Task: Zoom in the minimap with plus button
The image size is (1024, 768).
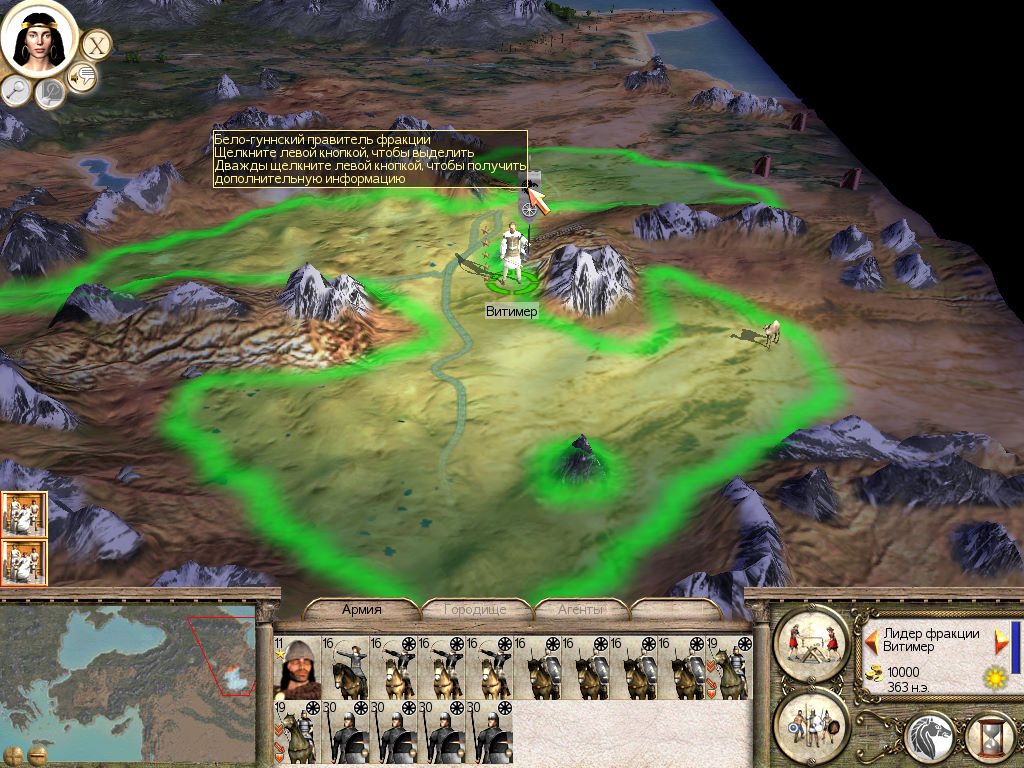Action: click(15, 753)
